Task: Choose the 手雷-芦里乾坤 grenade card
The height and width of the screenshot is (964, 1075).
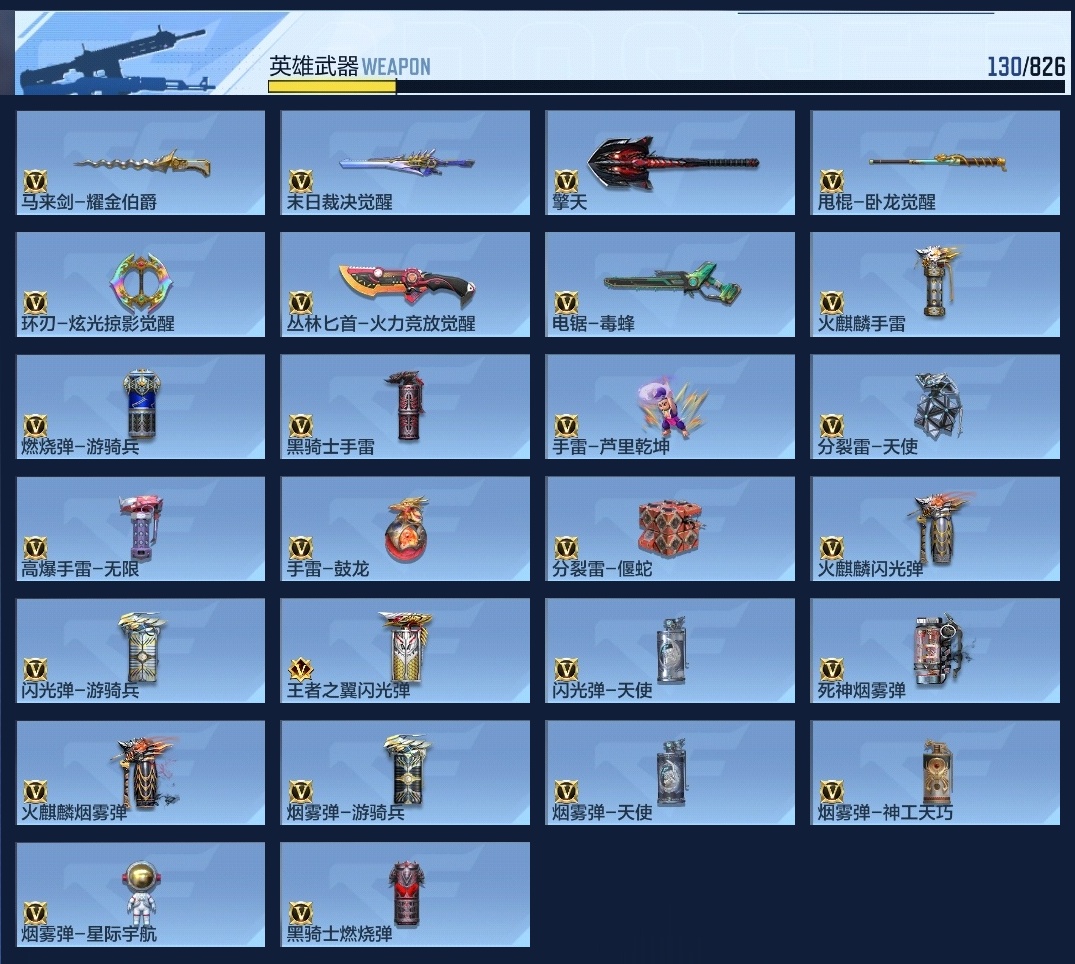Action: tap(670, 406)
